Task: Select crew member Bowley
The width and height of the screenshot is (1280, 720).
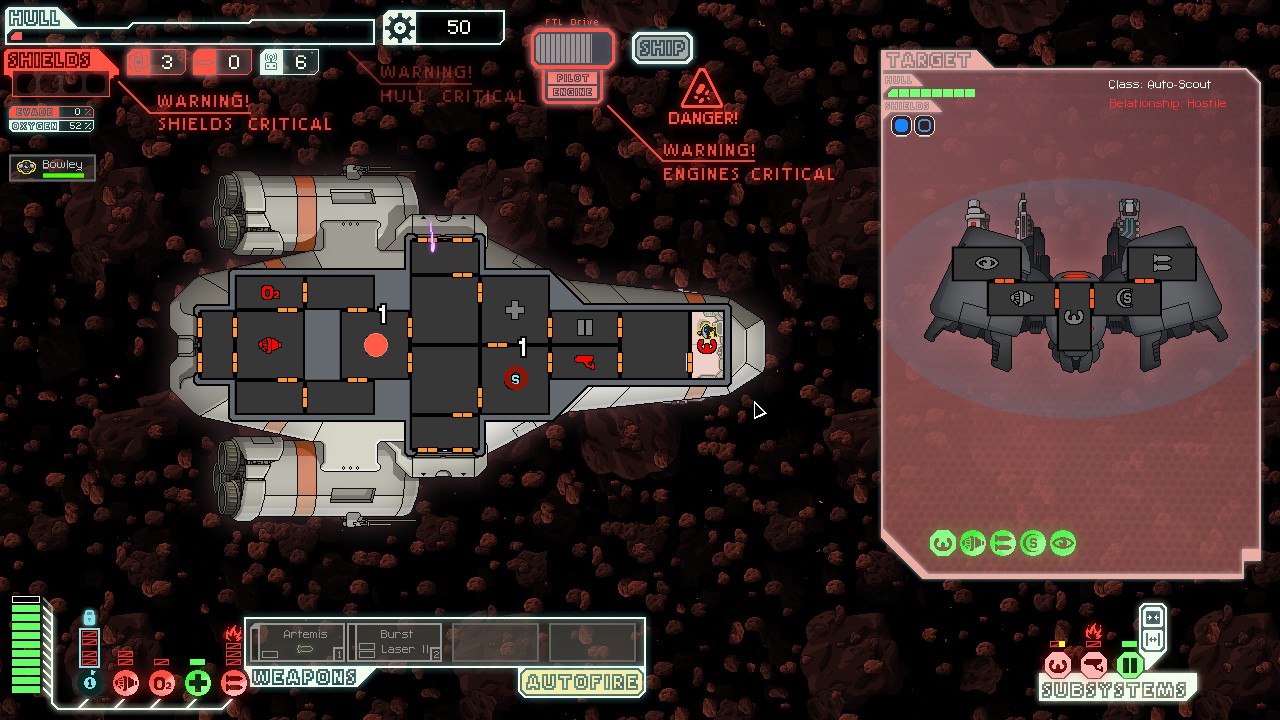Action: pyautogui.click(x=53, y=168)
